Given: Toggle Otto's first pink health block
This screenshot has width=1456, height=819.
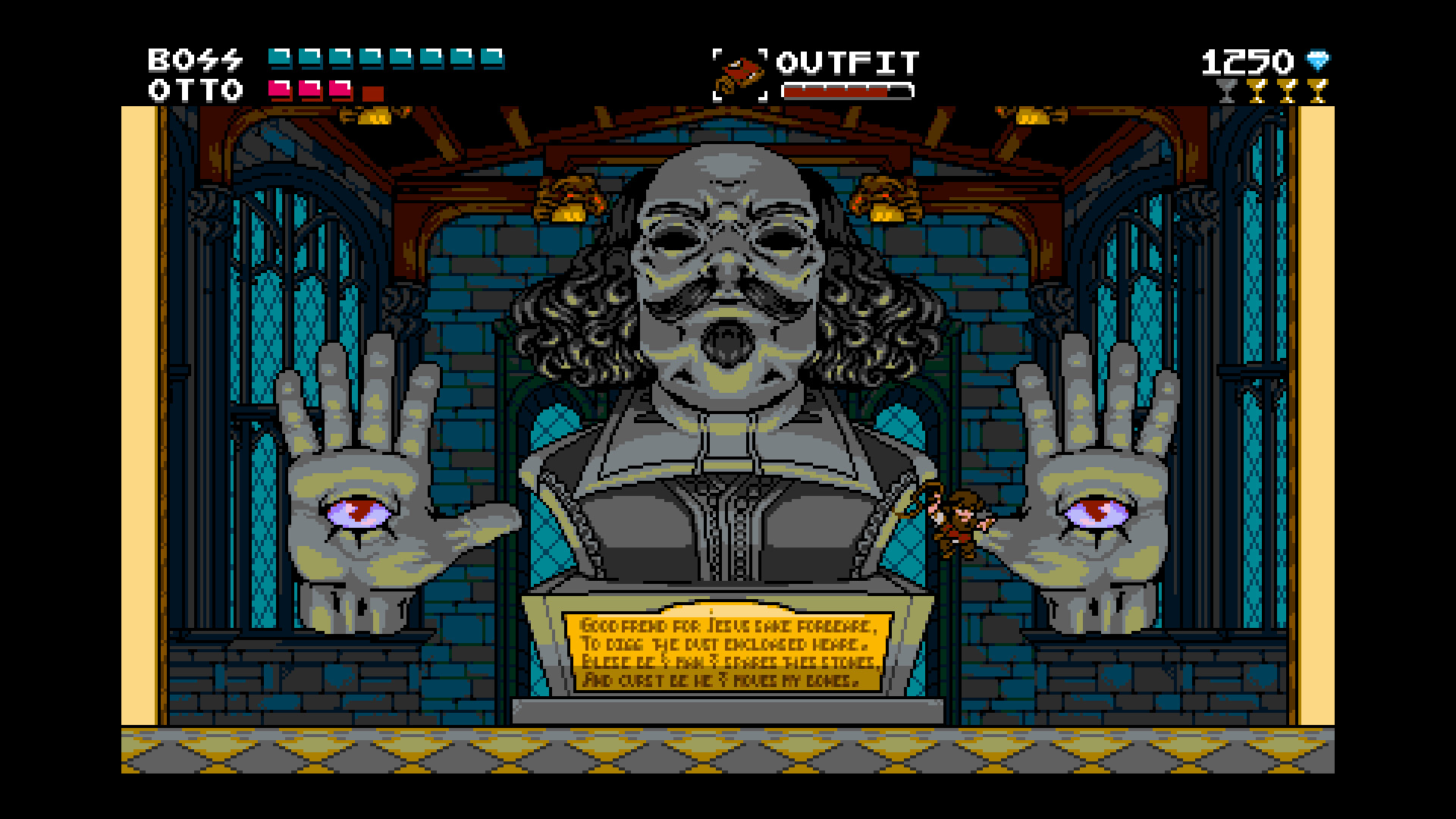Looking at the screenshot, I should tap(278, 91).
